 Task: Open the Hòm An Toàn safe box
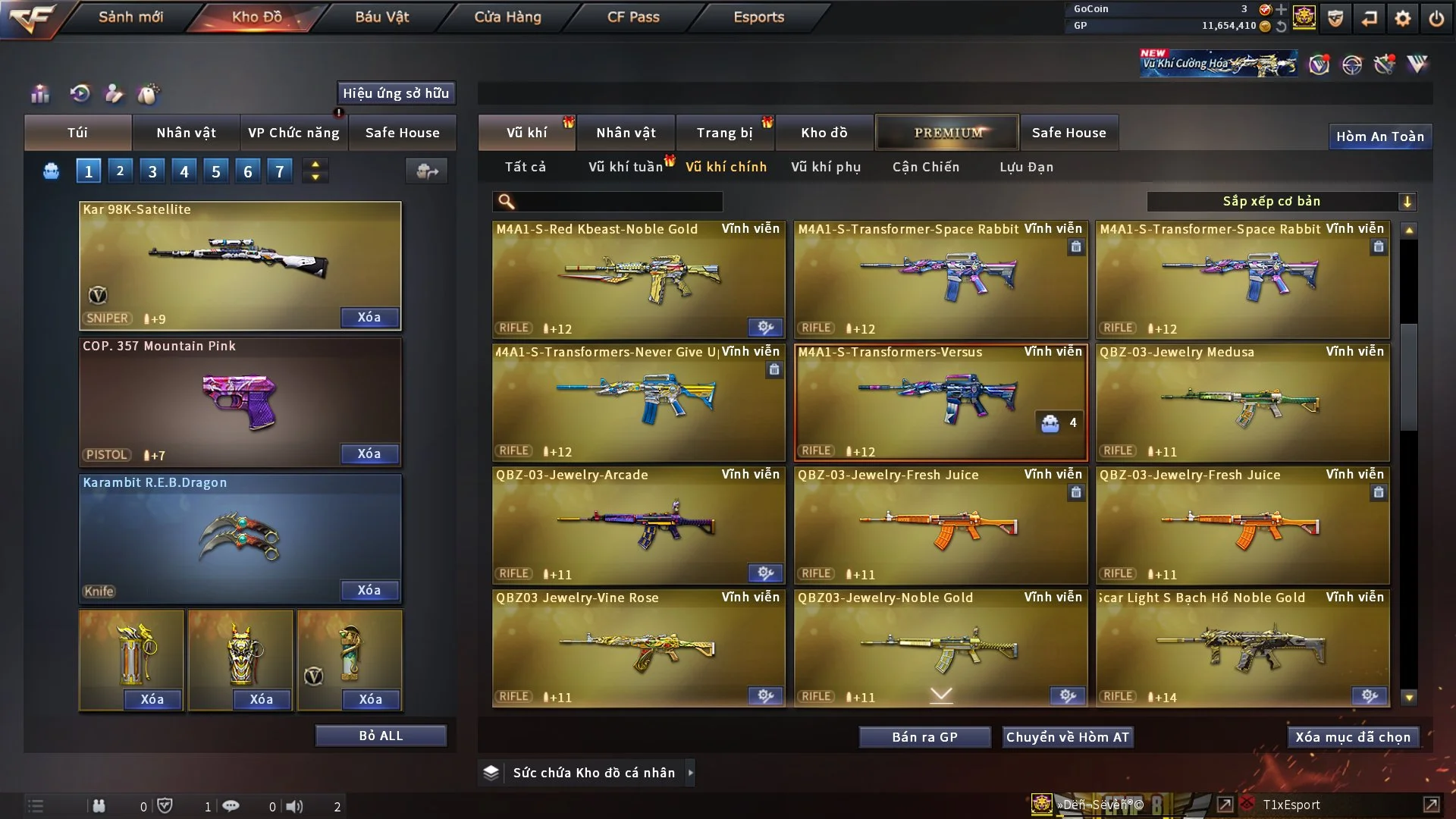[1379, 136]
